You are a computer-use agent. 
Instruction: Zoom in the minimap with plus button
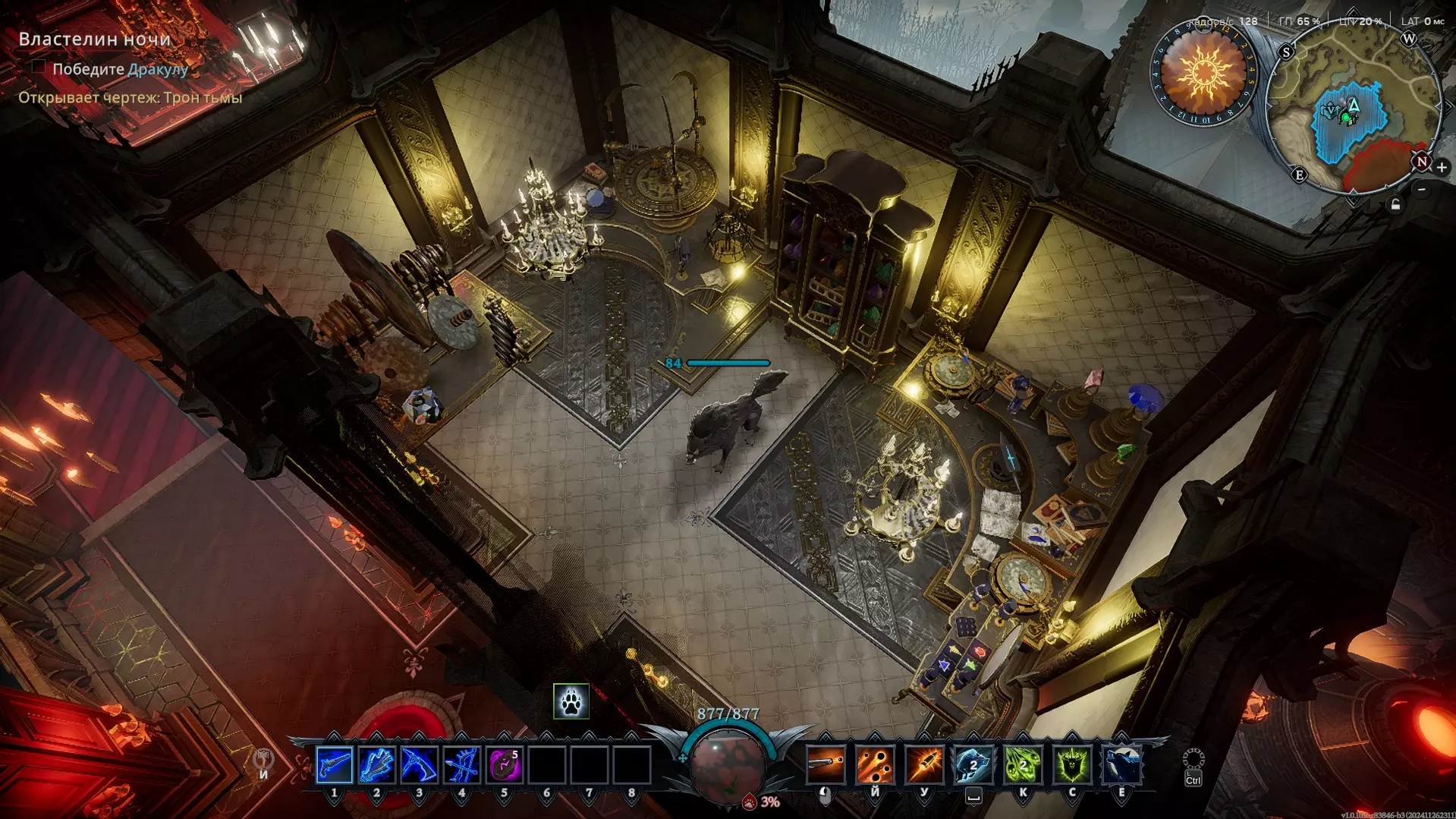(x=1442, y=167)
